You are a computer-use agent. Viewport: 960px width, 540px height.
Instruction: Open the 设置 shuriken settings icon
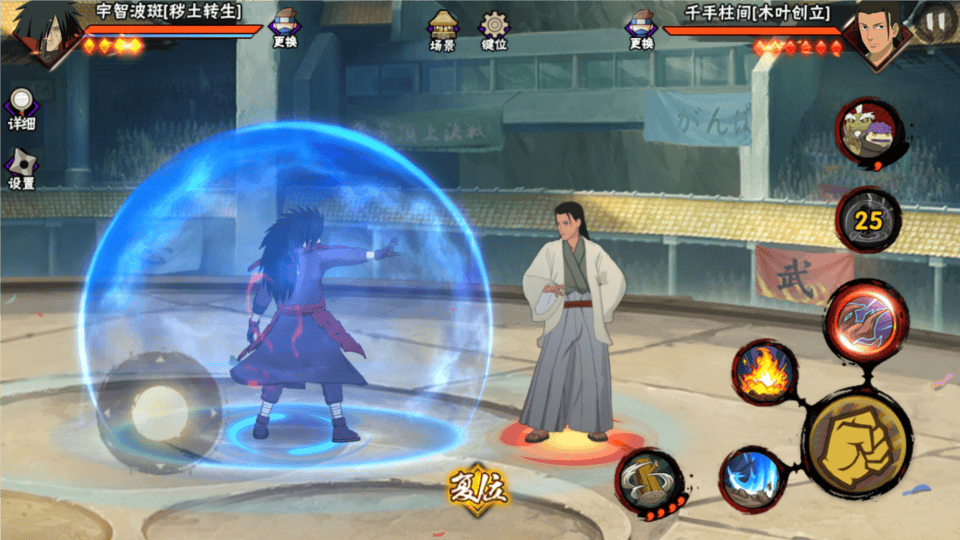tap(21, 169)
